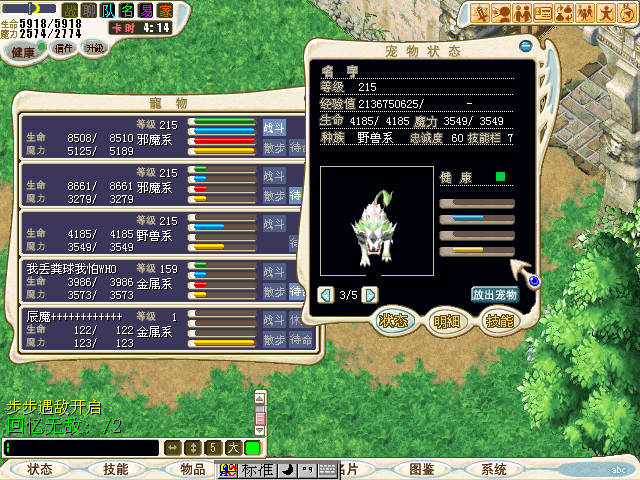Select the 状态 tab in pet status
Viewport: 640px width, 480px height.
coord(393,321)
